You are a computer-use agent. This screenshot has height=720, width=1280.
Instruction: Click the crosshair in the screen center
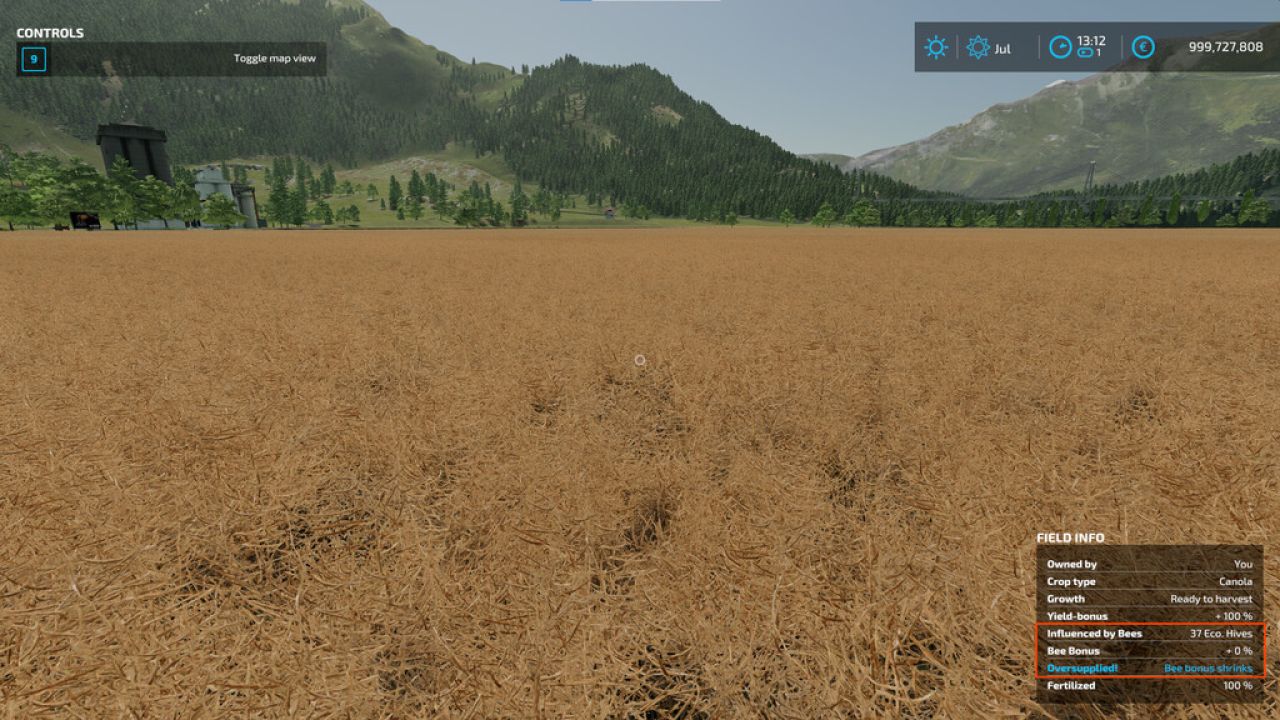point(640,359)
